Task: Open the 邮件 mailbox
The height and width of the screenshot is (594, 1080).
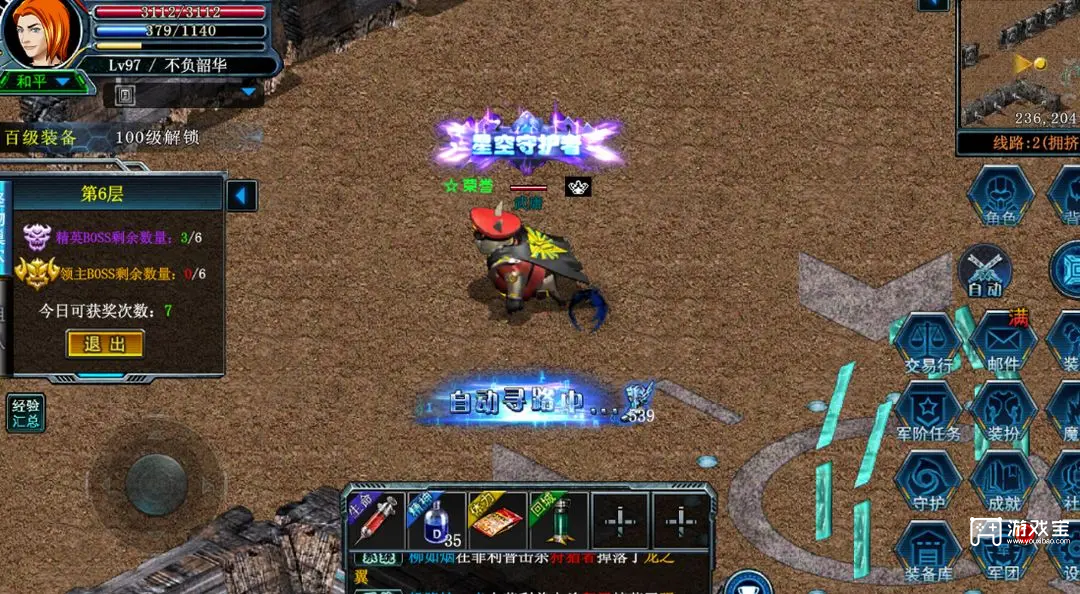Action: point(1003,345)
